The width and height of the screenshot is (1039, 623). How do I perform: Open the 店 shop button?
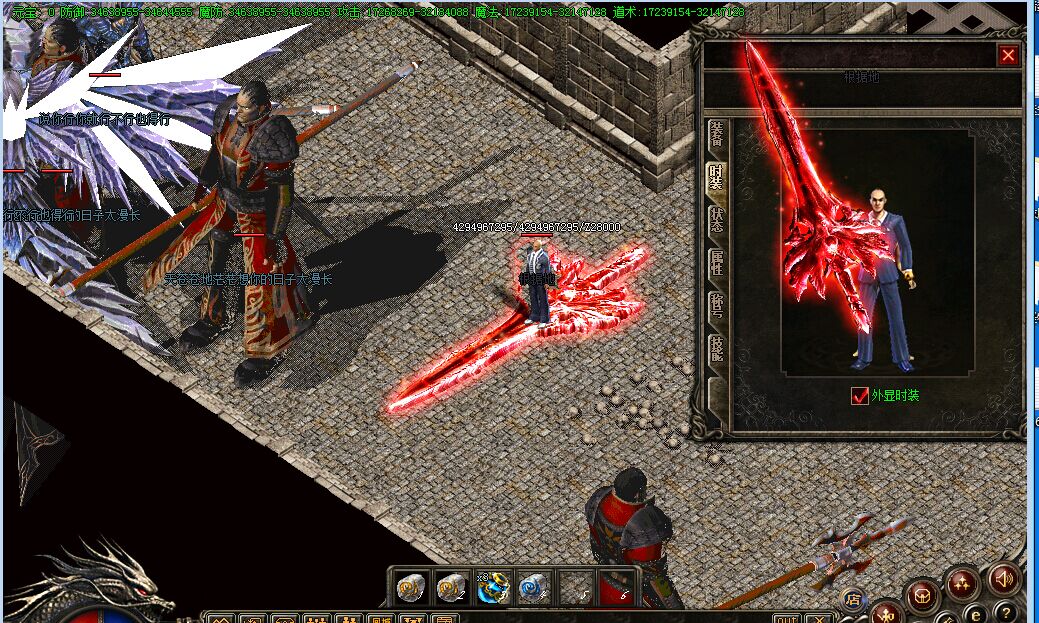[852, 600]
